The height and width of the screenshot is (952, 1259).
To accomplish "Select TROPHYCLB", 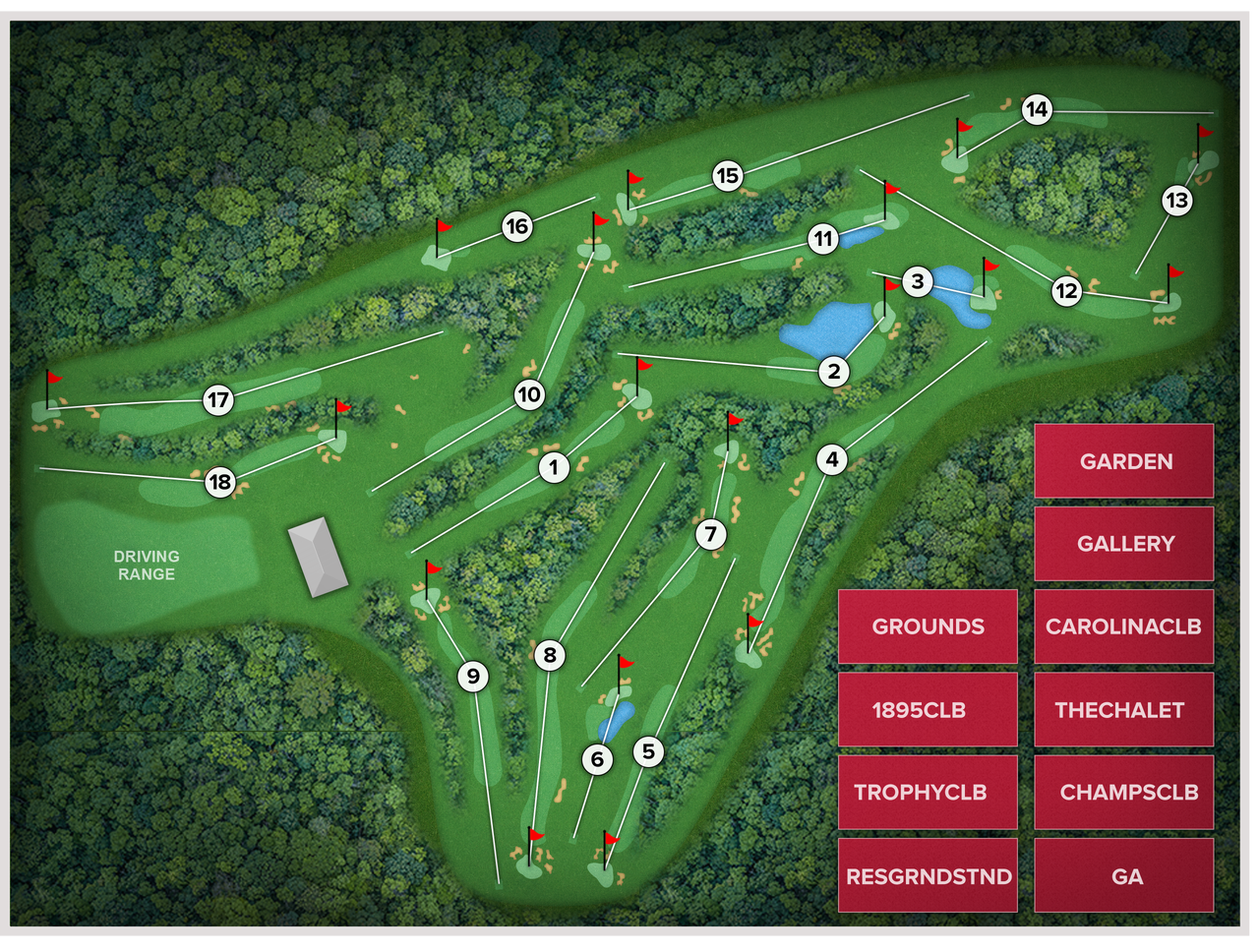I will 928,791.
